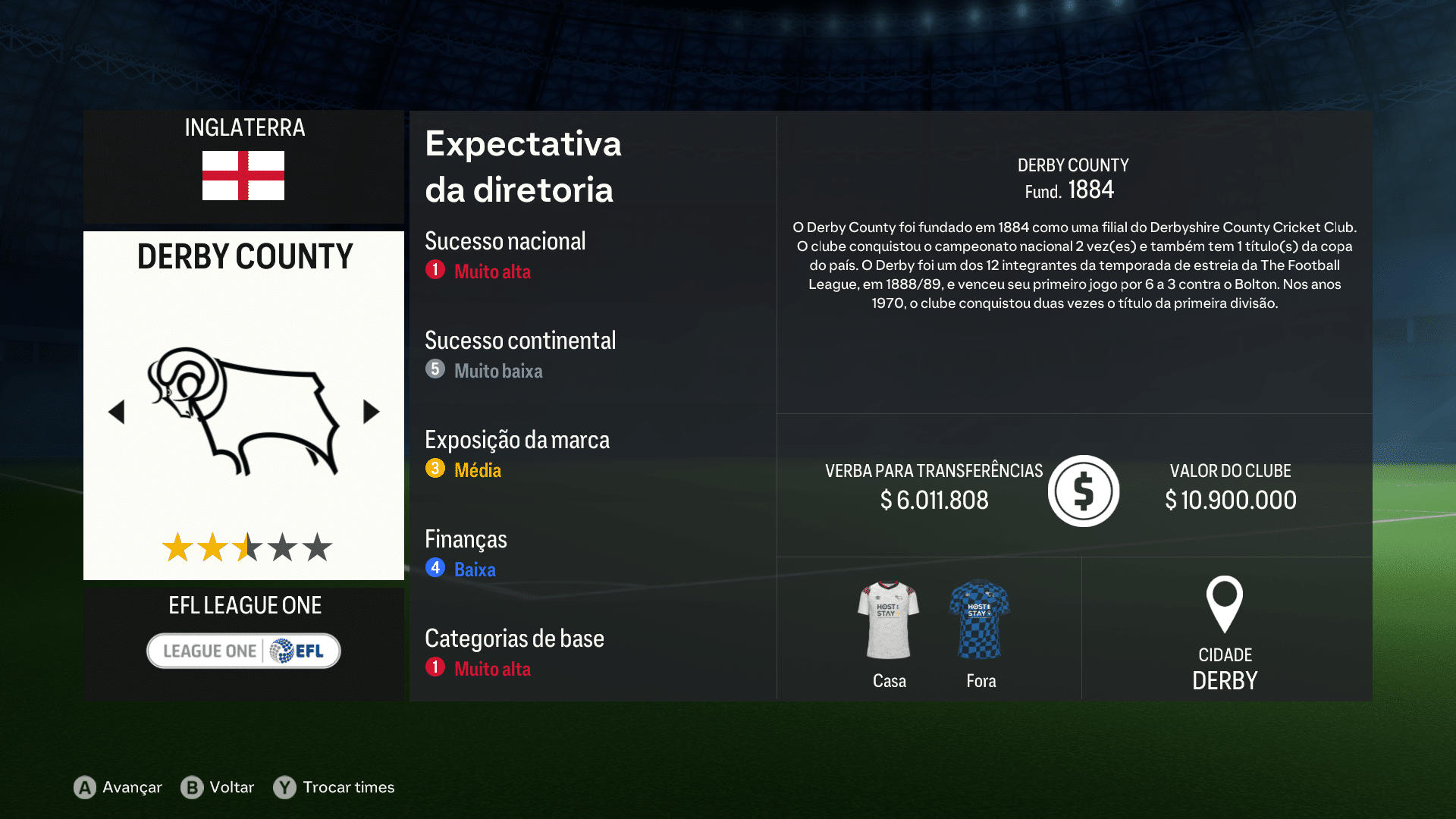Image resolution: width=1456 pixels, height=819 pixels.
Task: Click the Expectativa da diretoria heading
Action: 523,167
